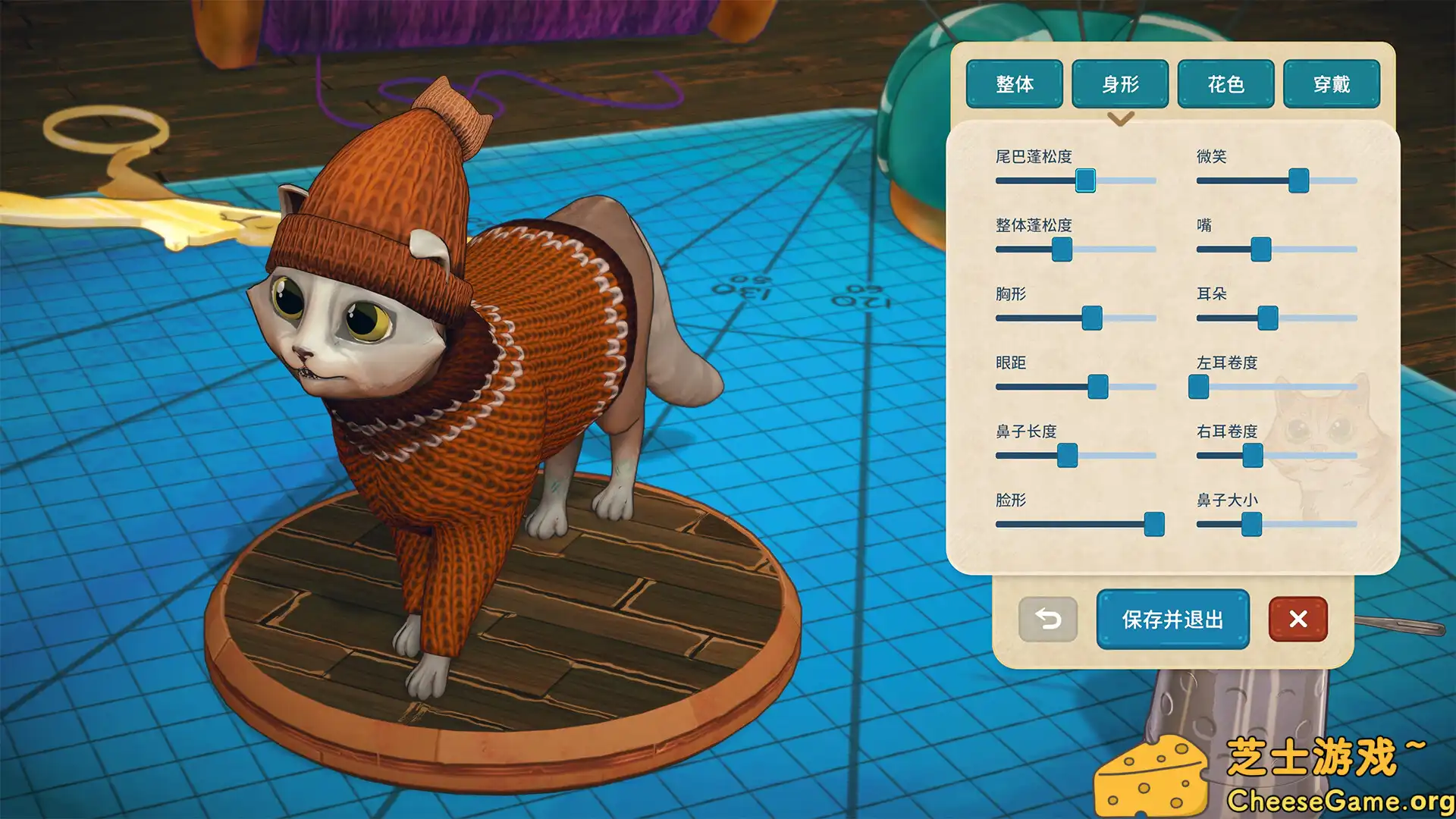This screenshot has height=819, width=1456.
Task: Collapse the panel via the chevron under 身形
Action: 1121,119
